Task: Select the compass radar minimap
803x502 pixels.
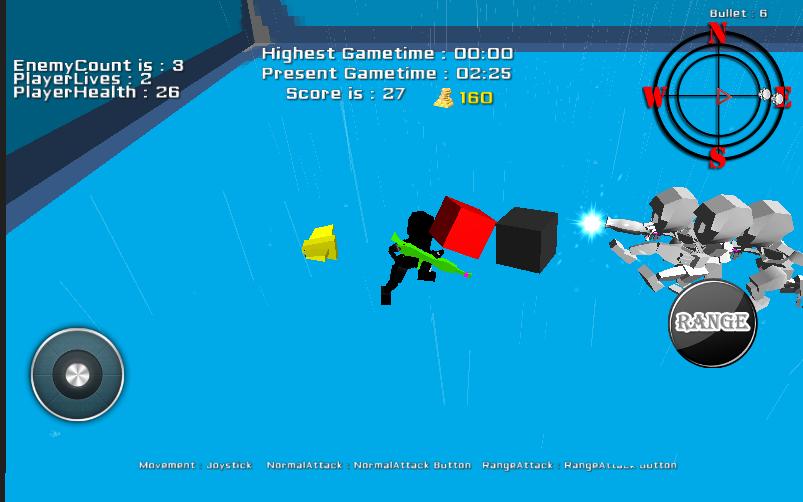Action: [717, 96]
